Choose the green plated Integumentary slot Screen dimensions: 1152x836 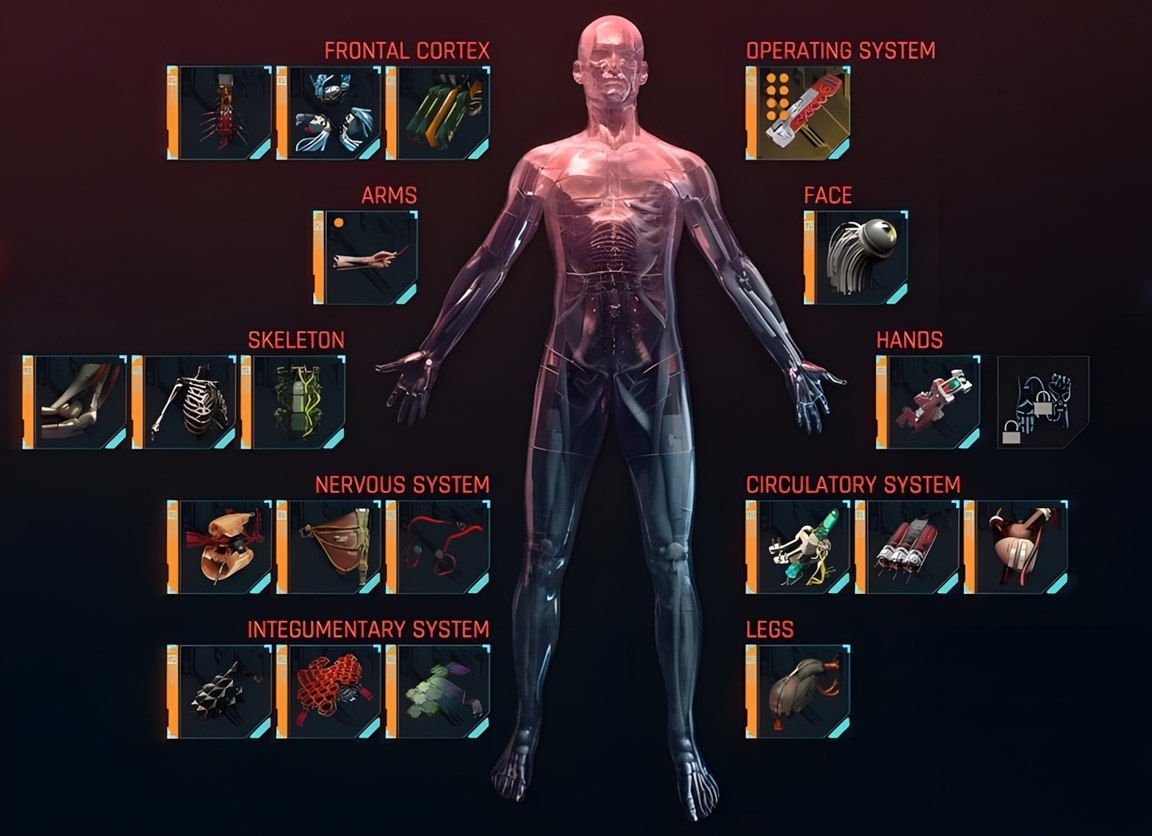[438, 691]
